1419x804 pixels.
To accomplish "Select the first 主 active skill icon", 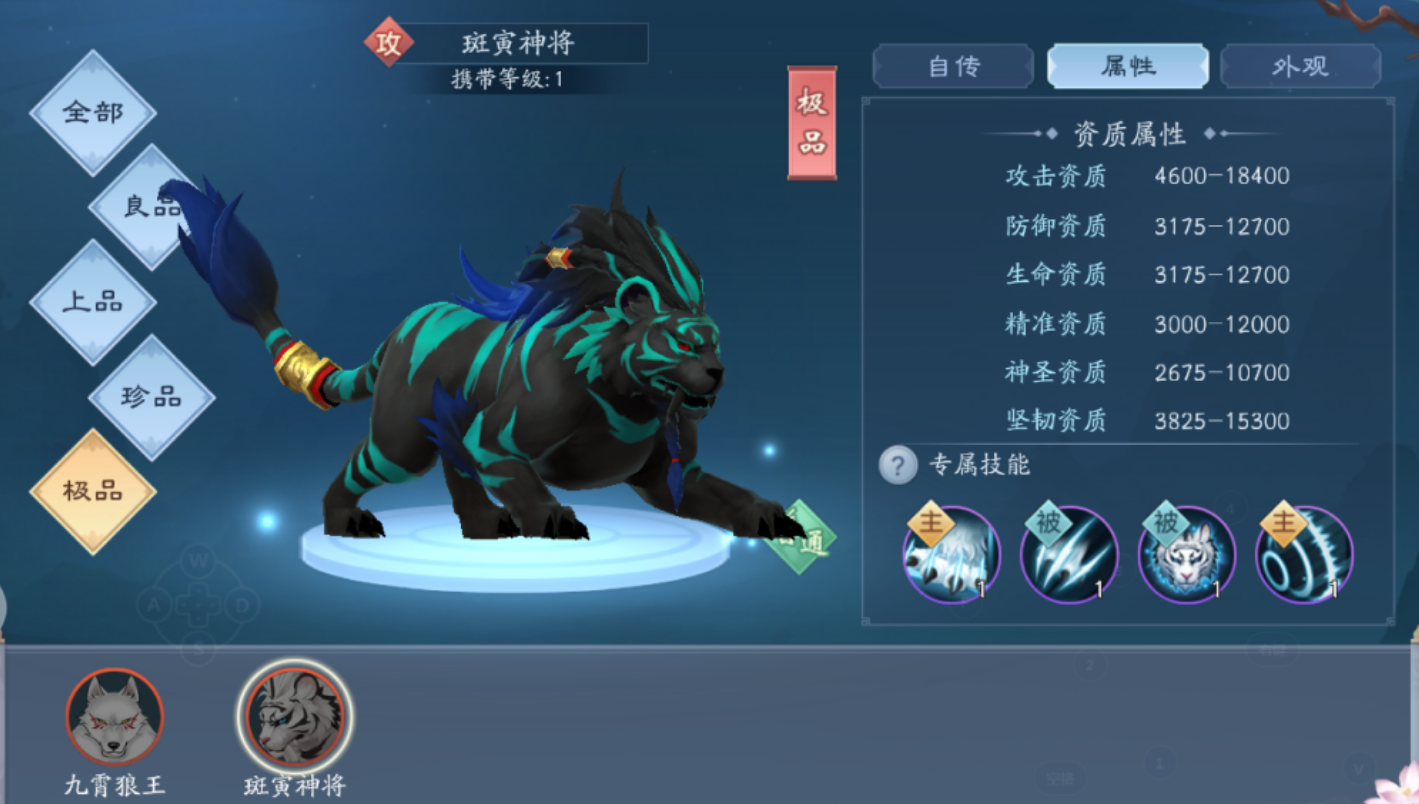I will [952, 555].
